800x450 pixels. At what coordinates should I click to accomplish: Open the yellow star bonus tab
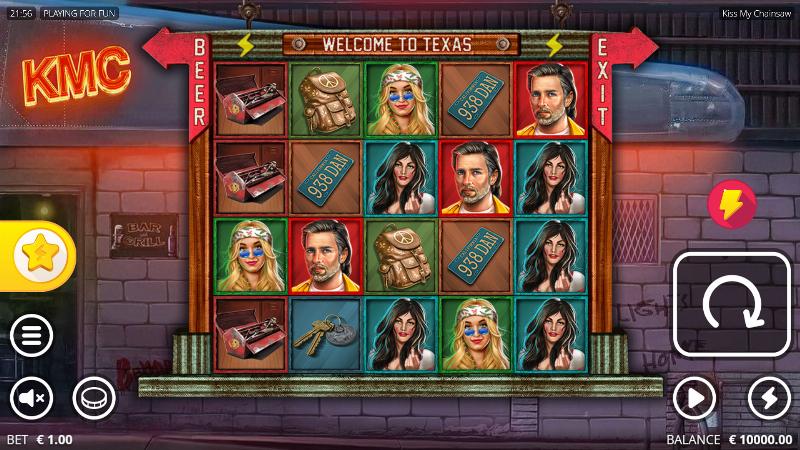point(37,256)
